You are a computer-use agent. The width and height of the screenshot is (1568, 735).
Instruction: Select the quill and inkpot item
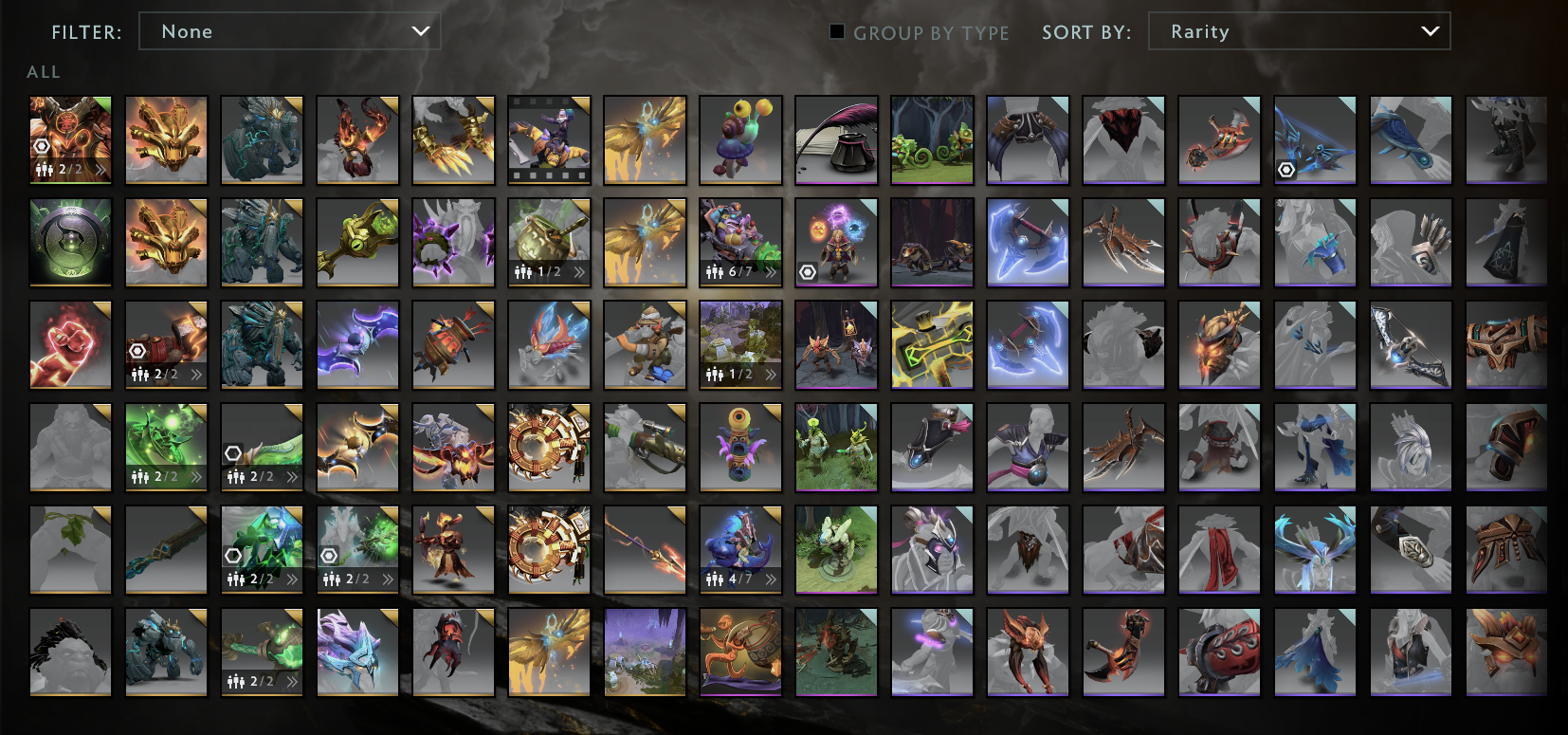coord(835,139)
